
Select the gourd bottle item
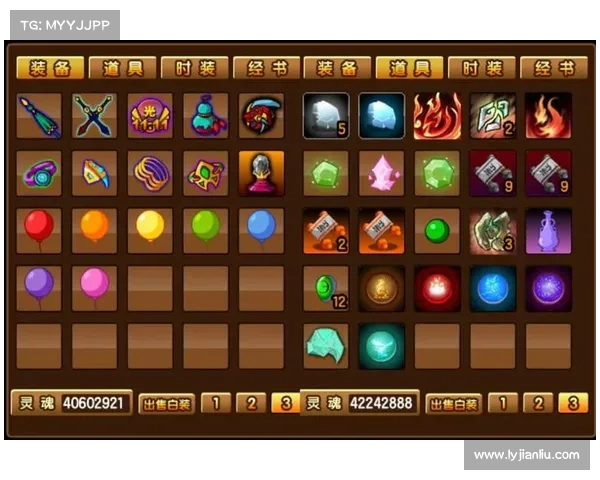(x=205, y=116)
